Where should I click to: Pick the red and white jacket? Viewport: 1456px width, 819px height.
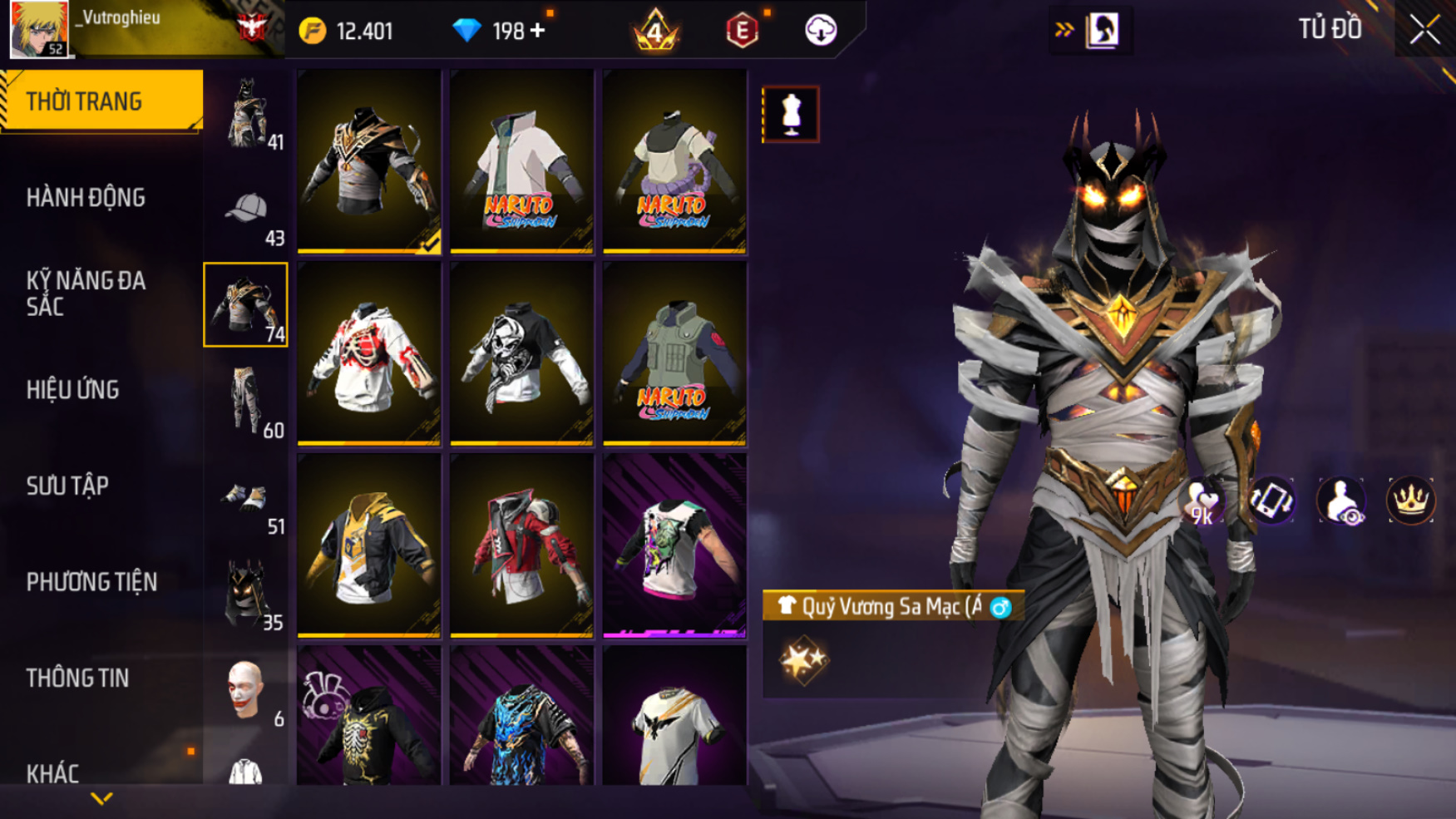click(x=521, y=545)
